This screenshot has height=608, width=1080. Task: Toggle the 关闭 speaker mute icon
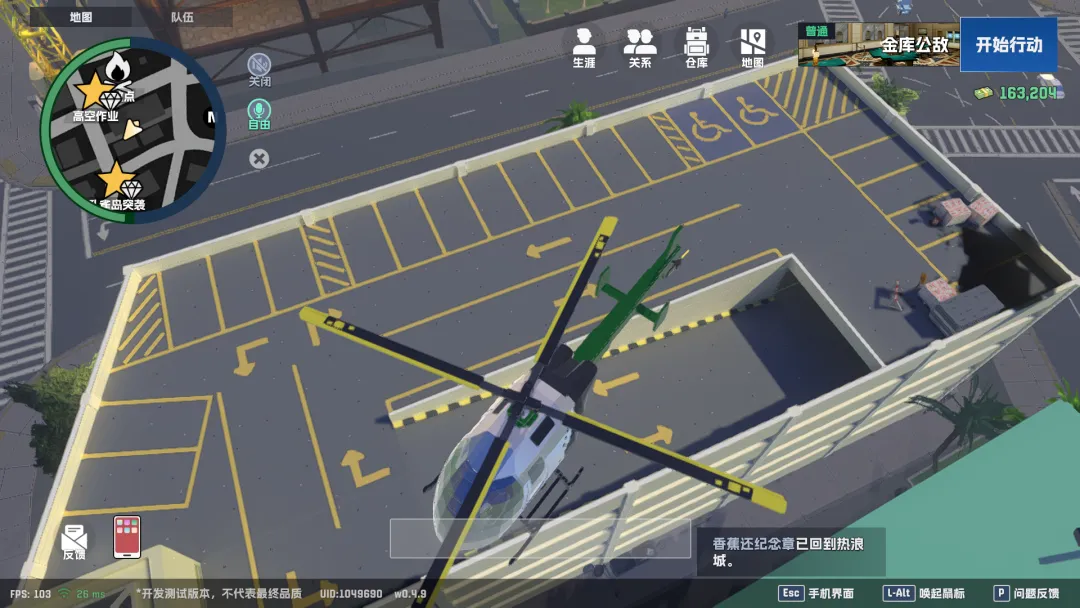(x=259, y=68)
